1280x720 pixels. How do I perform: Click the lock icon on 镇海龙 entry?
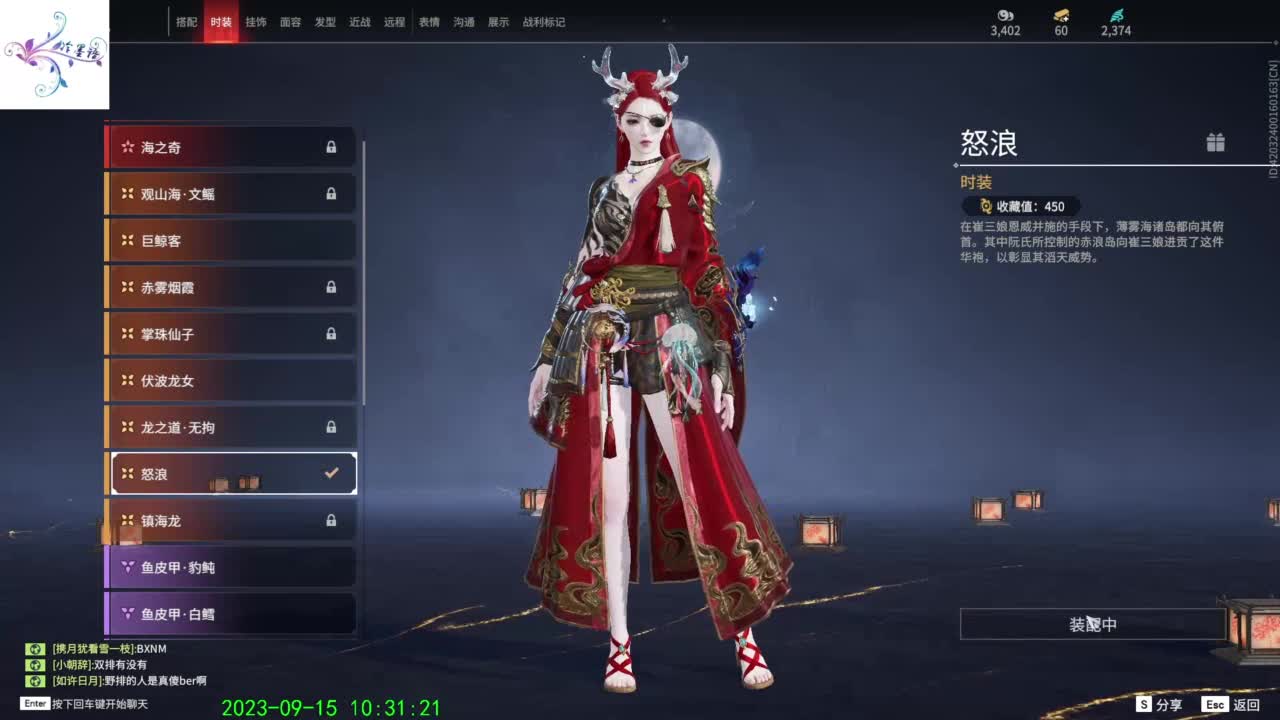coord(331,521)
